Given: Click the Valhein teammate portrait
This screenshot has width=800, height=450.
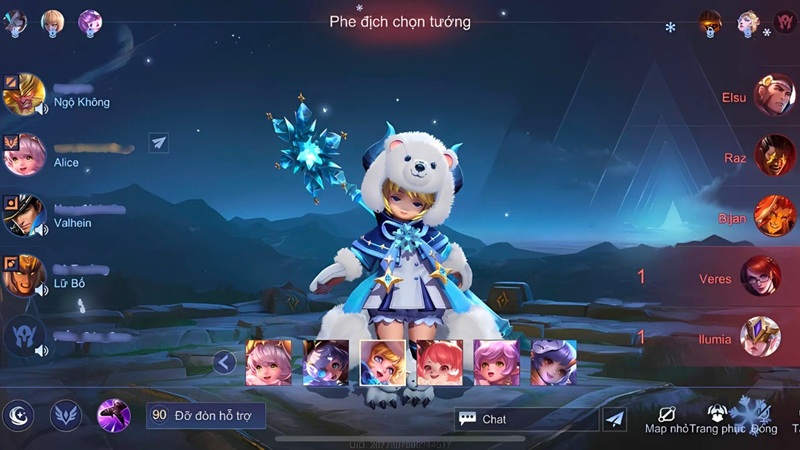Looking at the screenshot, I should (24, 215).
